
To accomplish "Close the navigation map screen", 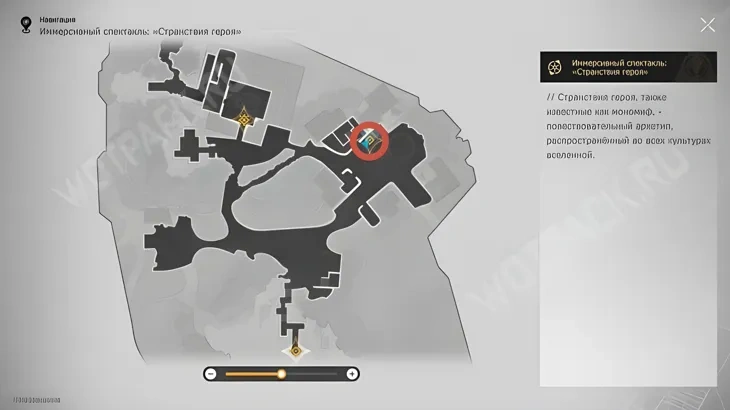I will pyautogui.click(x=707, y=25).
